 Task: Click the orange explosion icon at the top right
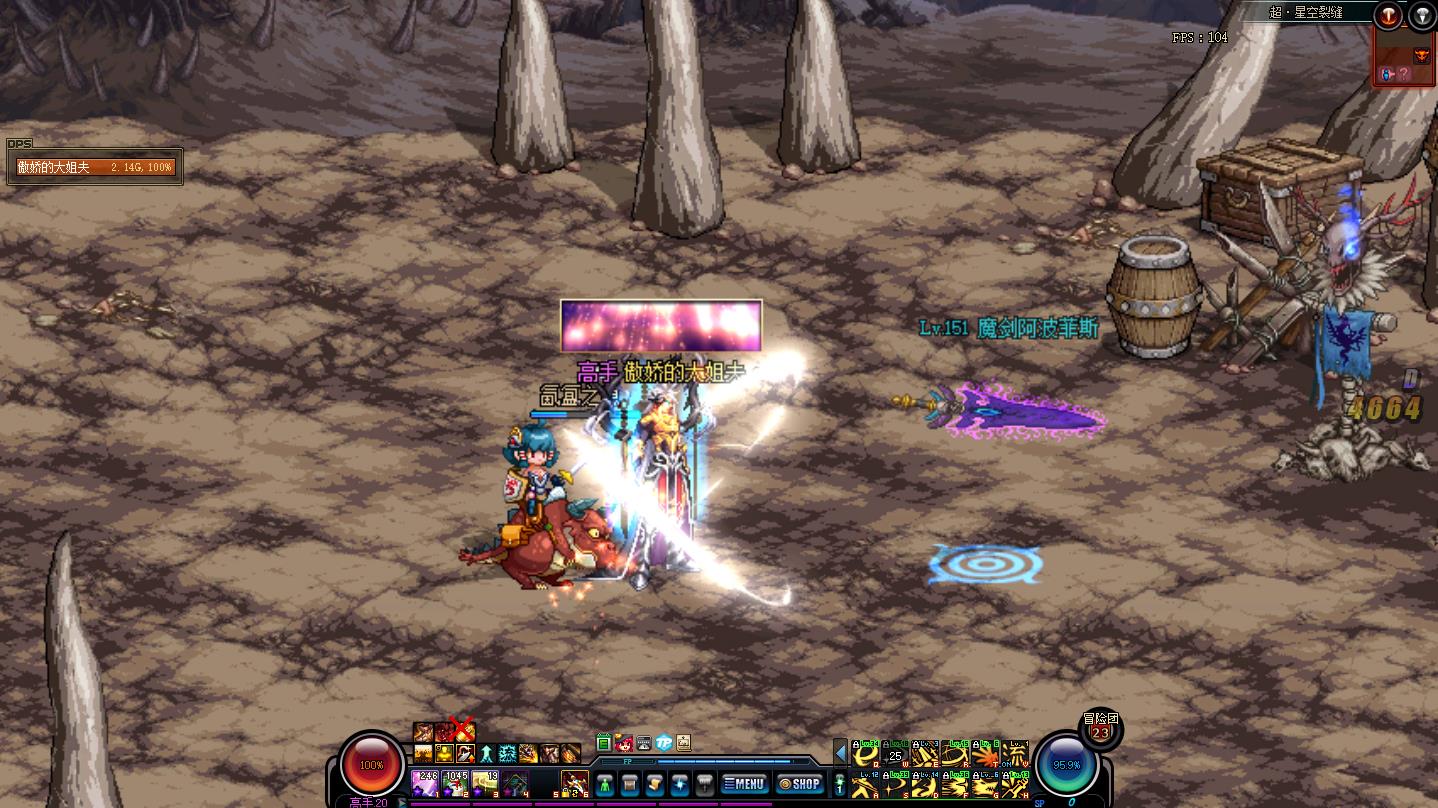coord(1388,14)
